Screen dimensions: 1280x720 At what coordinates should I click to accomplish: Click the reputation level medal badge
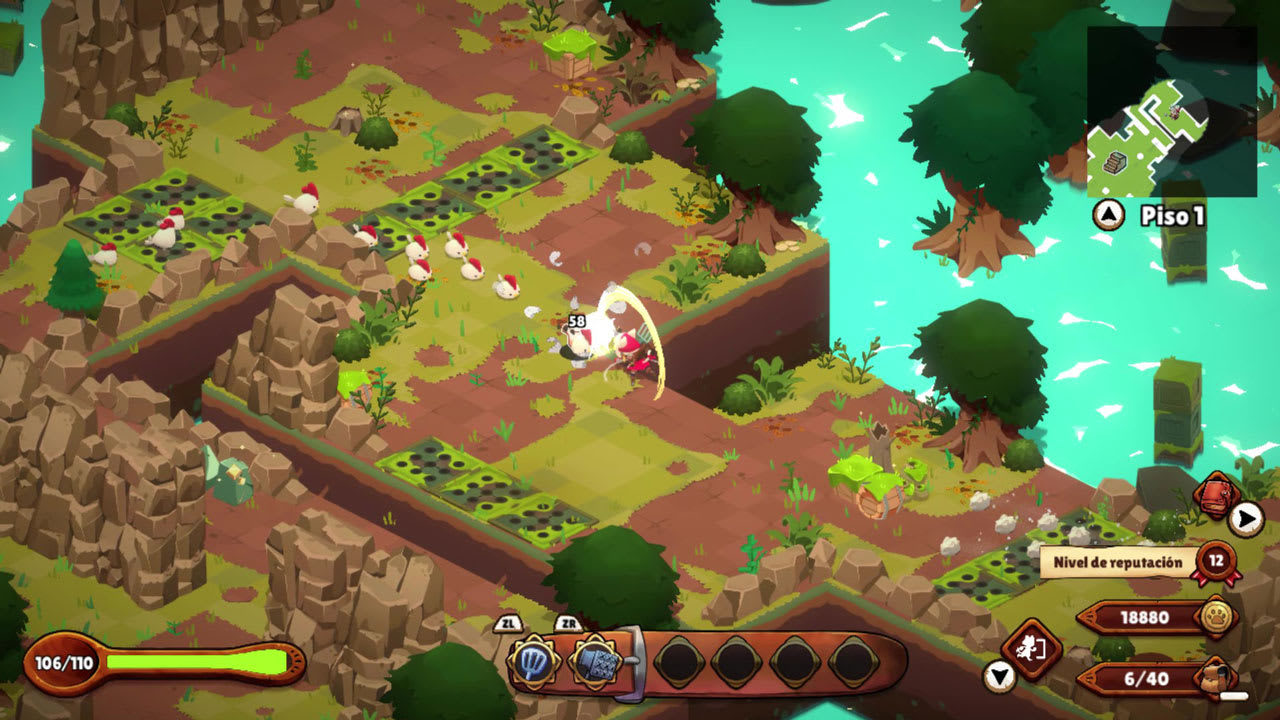[x=1216, y=562]
